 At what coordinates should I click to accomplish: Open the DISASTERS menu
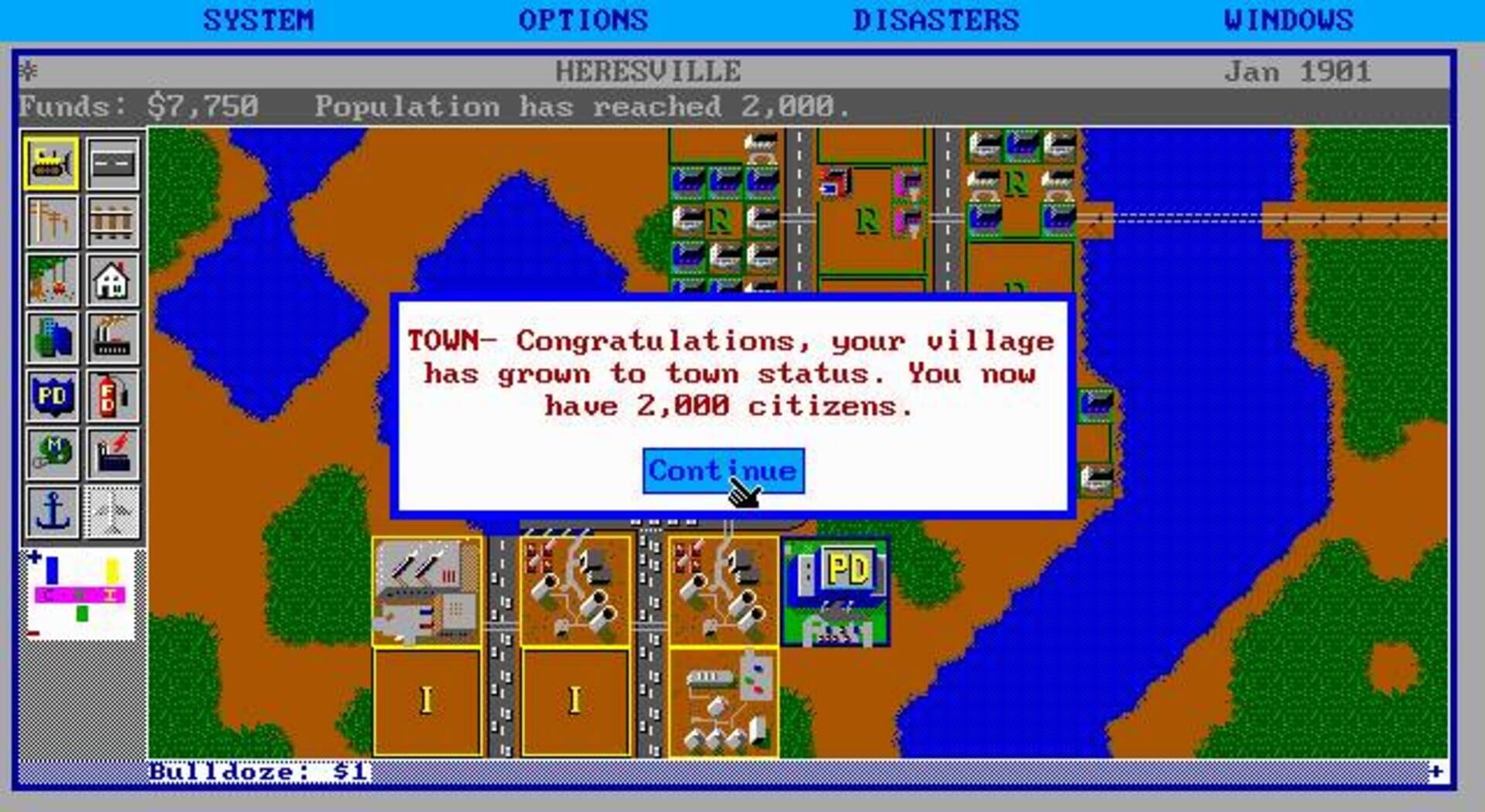click(936, 19)
